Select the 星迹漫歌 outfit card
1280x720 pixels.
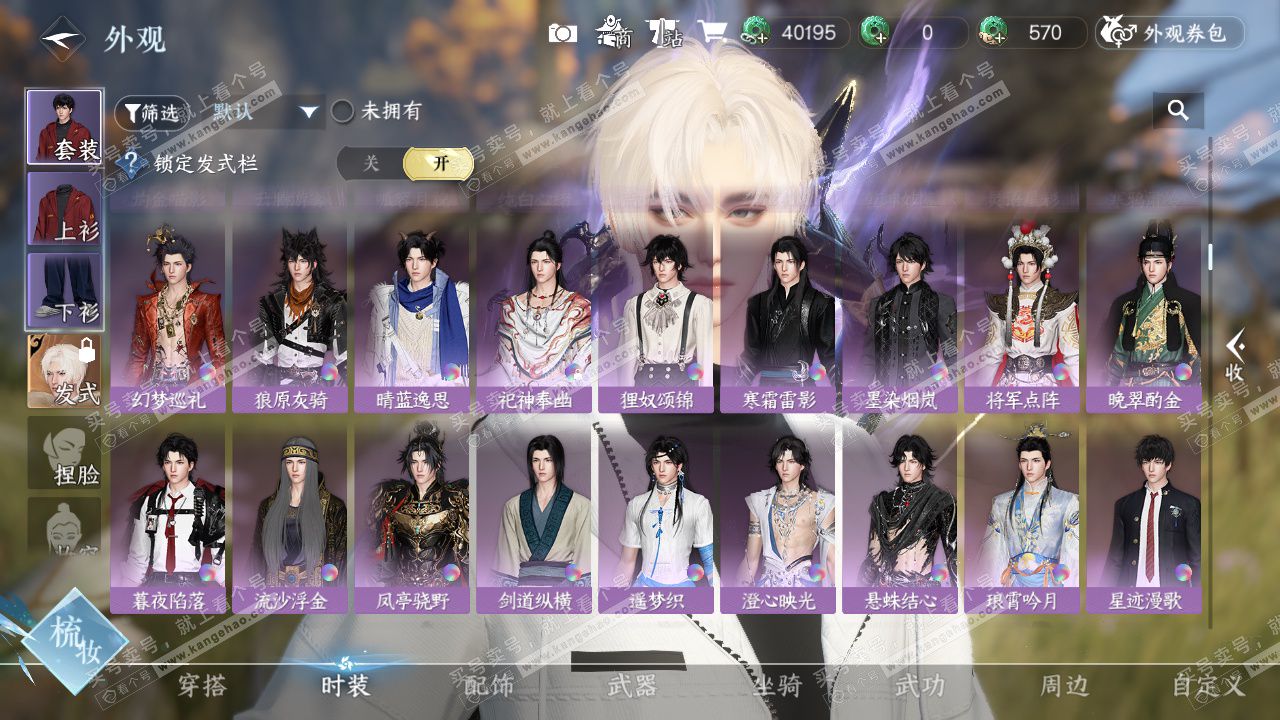click(x=1144, y=515)
